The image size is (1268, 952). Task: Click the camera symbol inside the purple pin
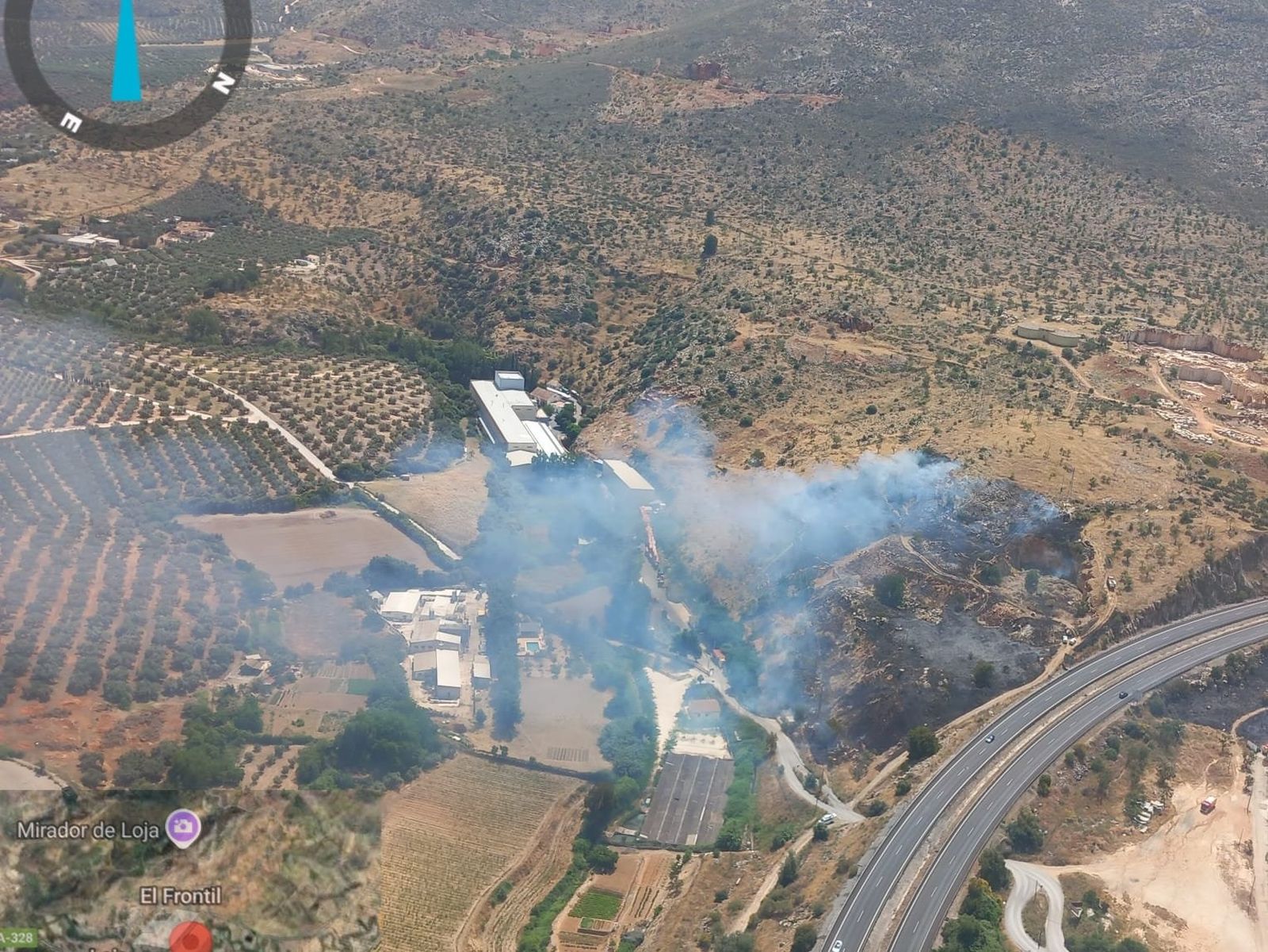pyautogui.click(x=183, y=824)
